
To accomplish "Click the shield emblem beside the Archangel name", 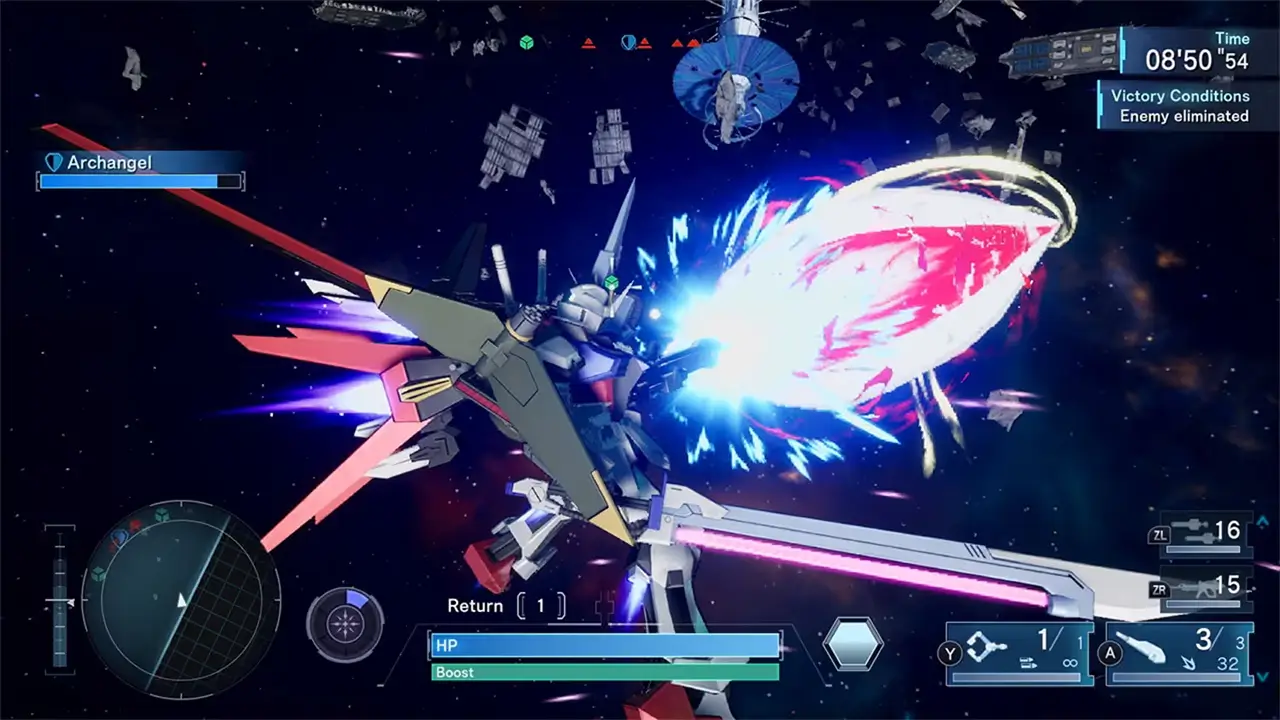I will [52, 162].
